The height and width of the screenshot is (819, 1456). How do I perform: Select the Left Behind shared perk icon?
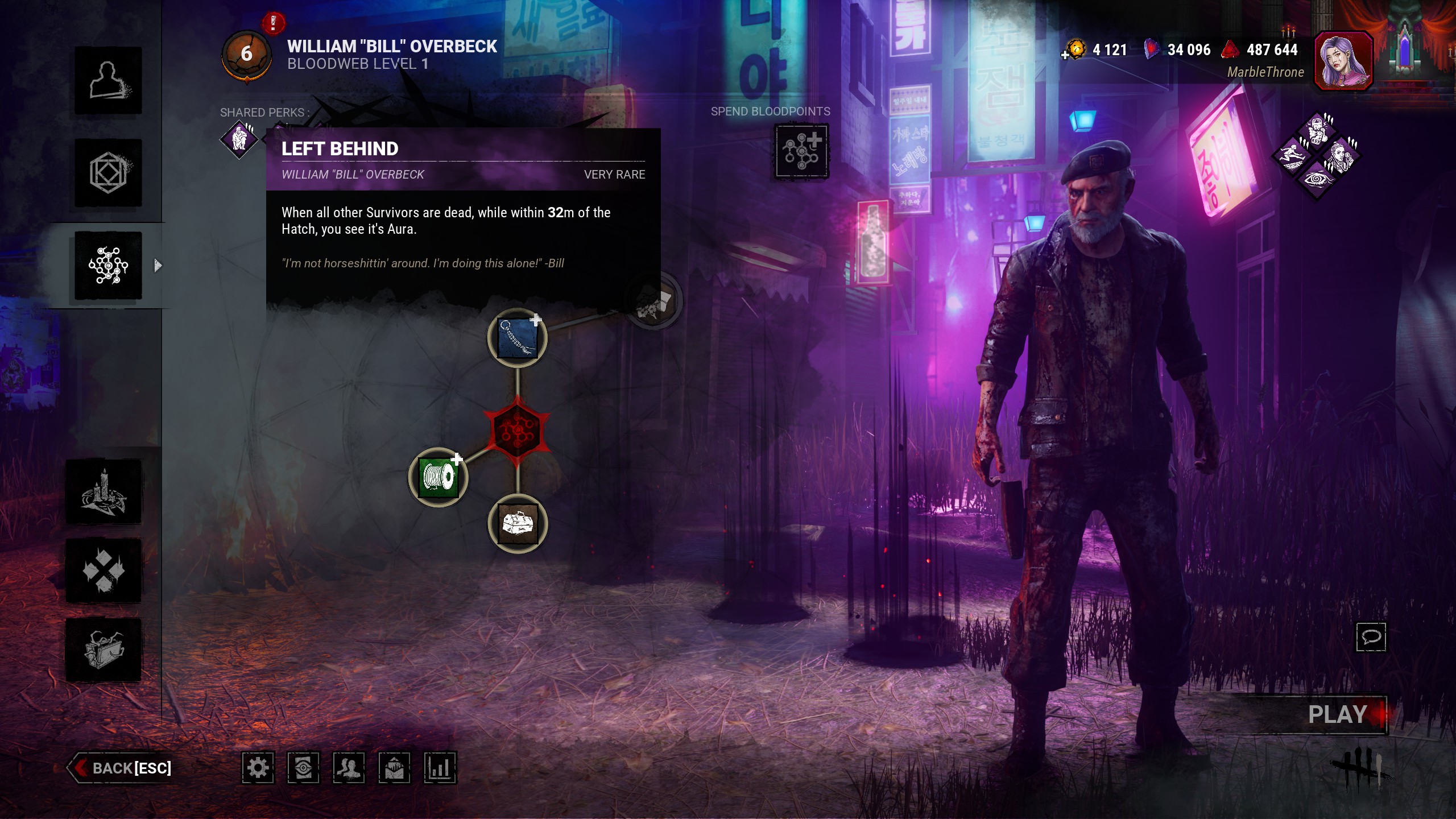[239, 139]
